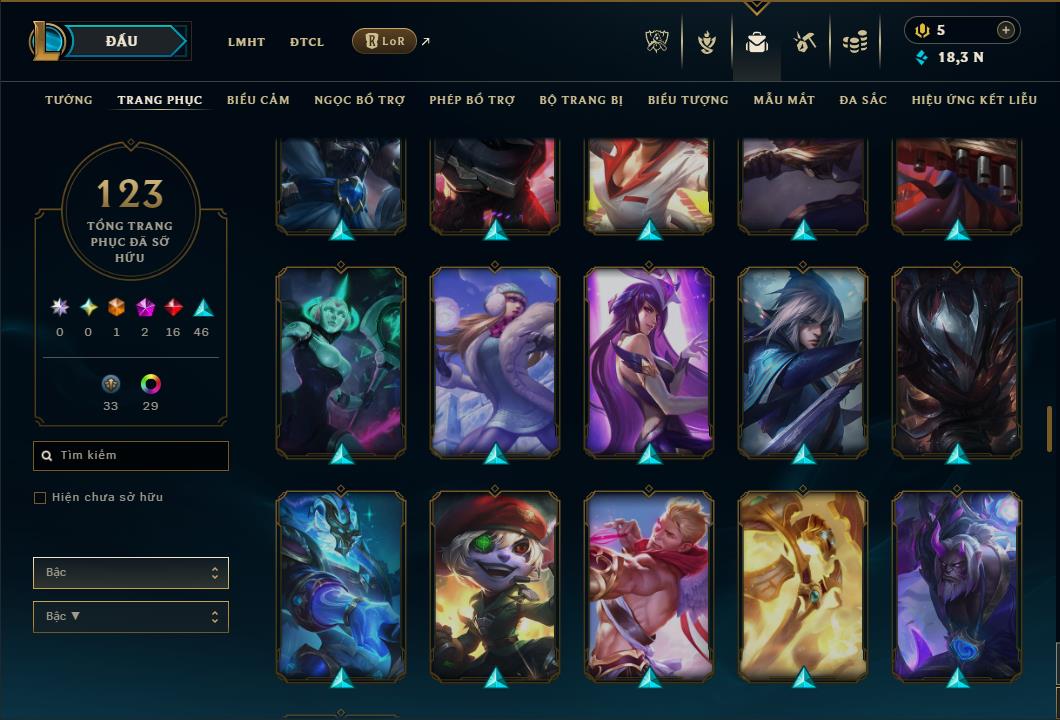Switch to ĐTCL game mode
Image resolution: width=1060 pixels, height=720 pixels.
pyautogui.click(x=307, y=42)
